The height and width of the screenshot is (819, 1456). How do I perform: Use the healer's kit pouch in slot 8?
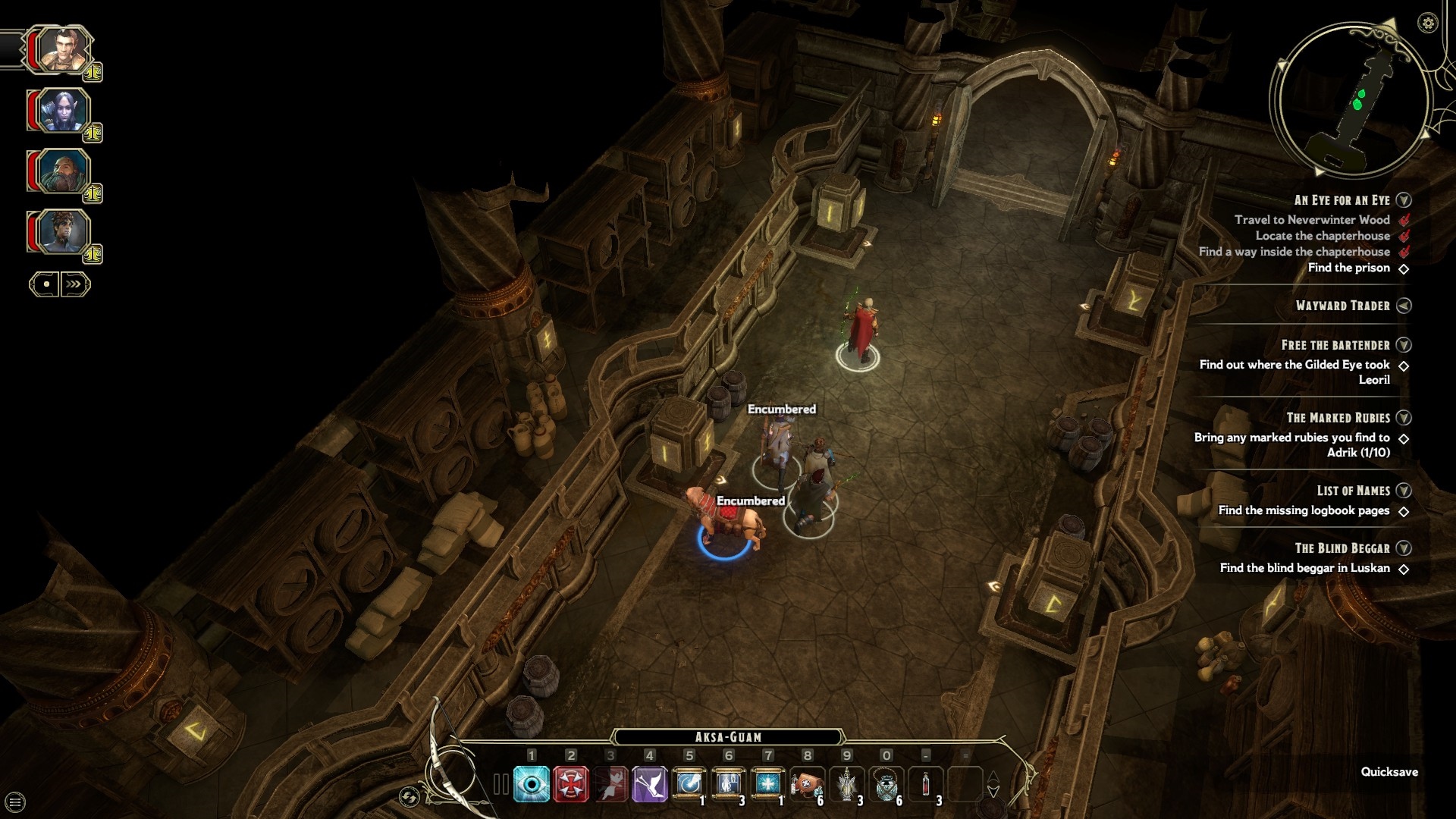(807, 783)
